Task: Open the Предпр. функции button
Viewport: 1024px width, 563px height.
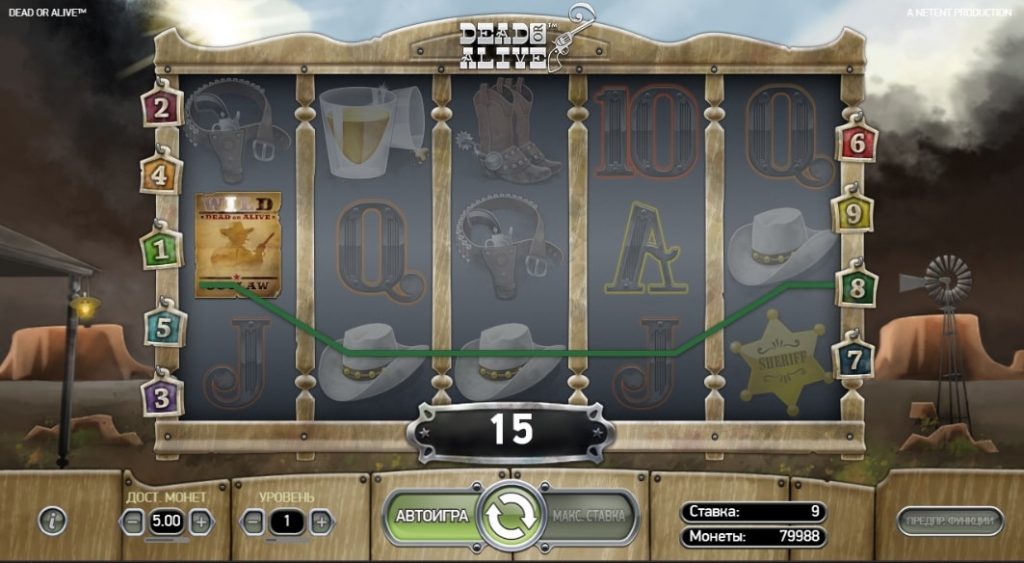Action: 950,520
